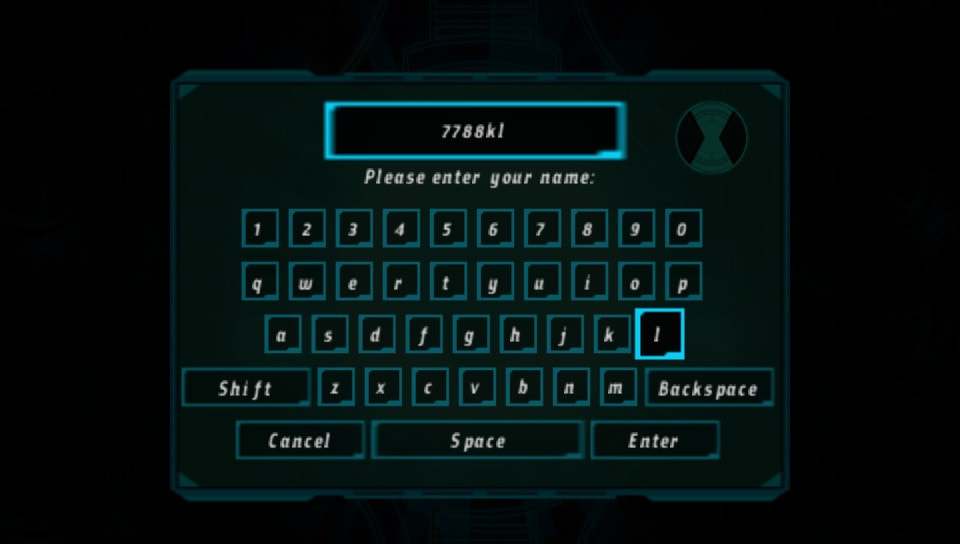Viewport: 960px width, 544px height.
Task: Hit the Backspace key on the keyboard
Action: coord(708,388)
